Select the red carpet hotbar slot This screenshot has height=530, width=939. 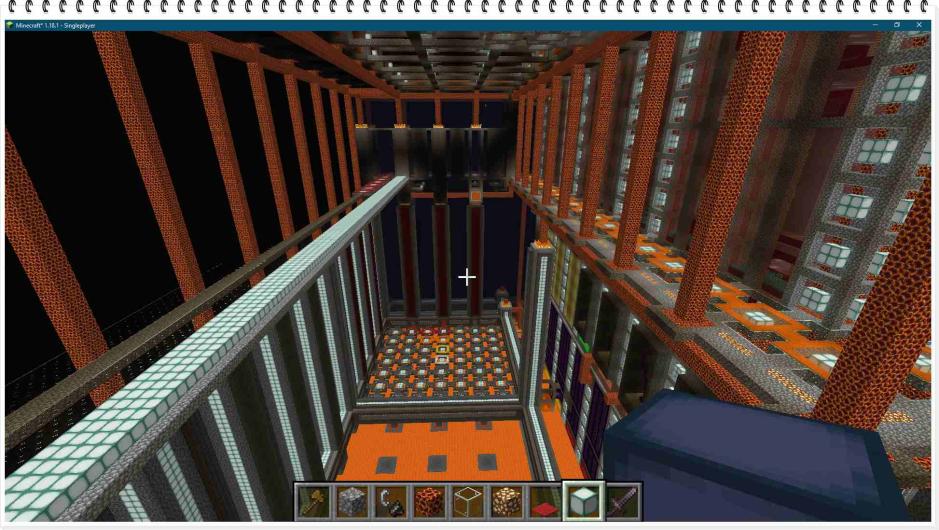[x=545, y=501]
